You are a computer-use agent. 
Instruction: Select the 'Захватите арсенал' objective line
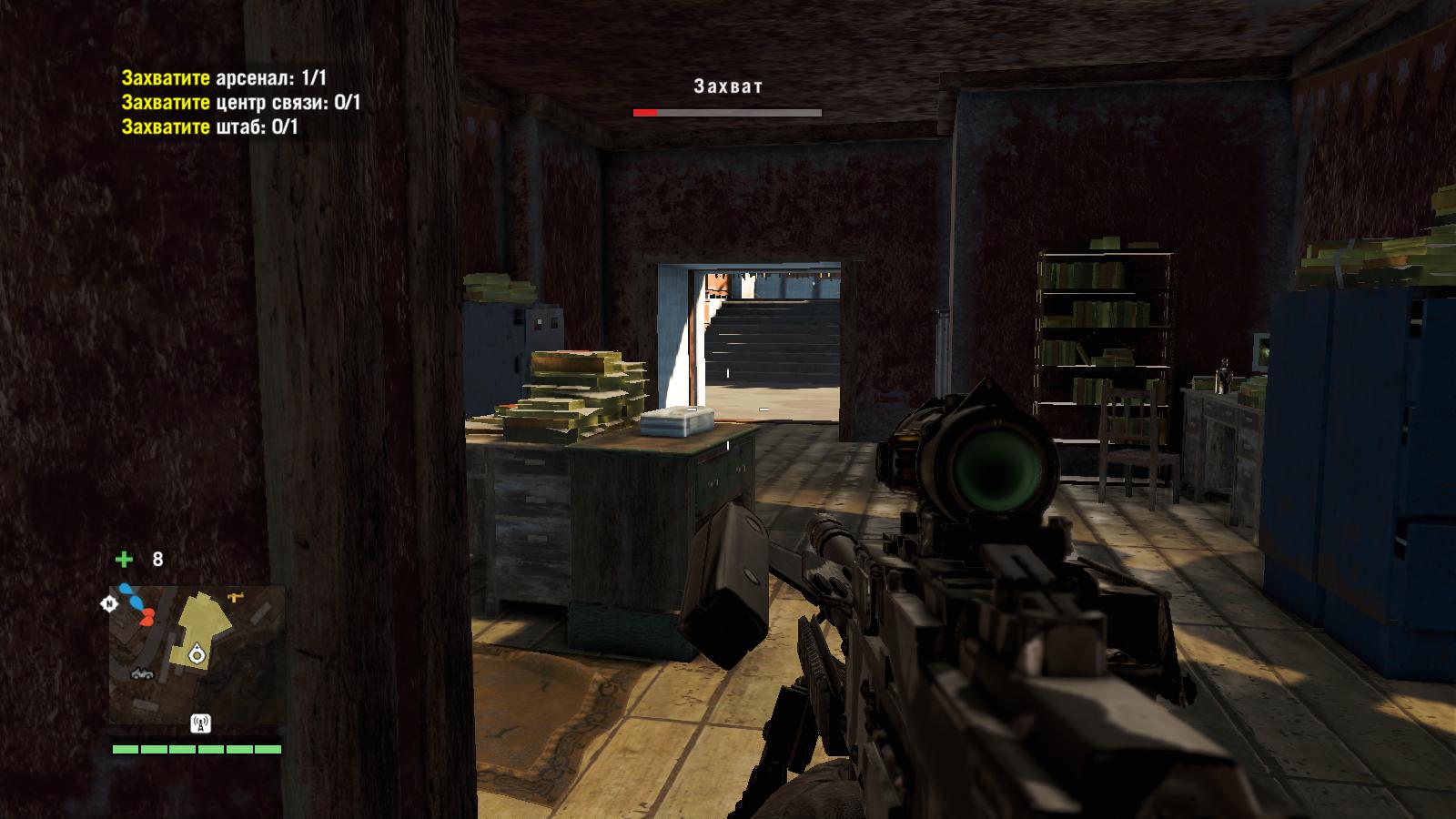click(x=224, y=78)
